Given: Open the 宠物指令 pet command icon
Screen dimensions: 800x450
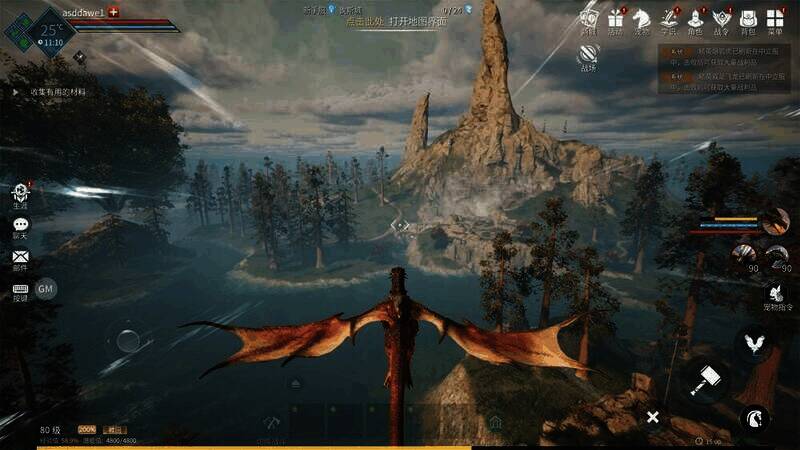Looking at the screenshot, I should point(777,293).
